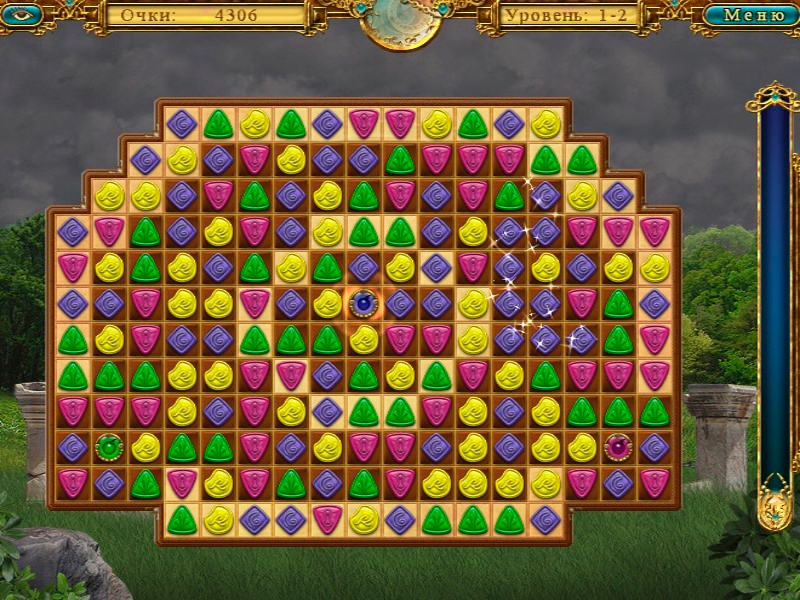Pick the yellow gem right of the green medallion
This screenshot has height=600, width=800.
click(145, 447)
